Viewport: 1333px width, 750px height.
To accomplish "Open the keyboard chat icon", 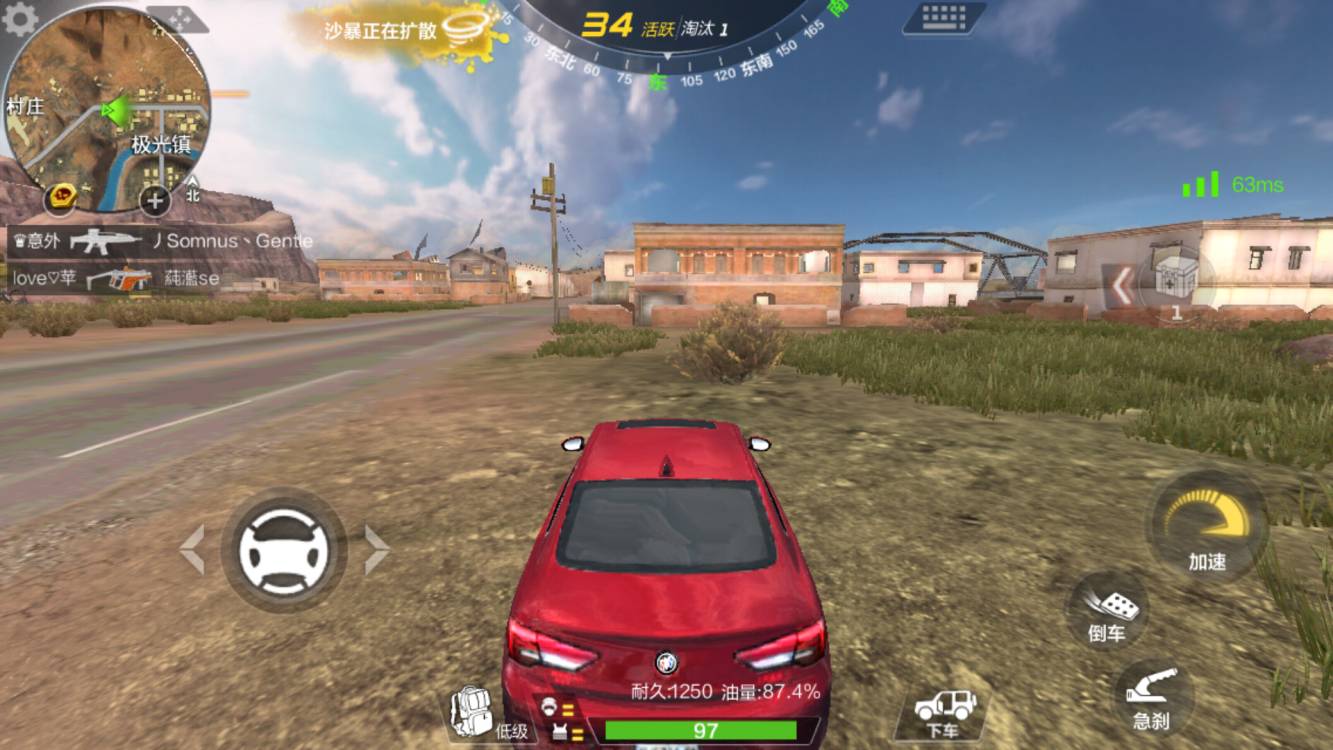I will pyautogui.click(x=942, y=18).
